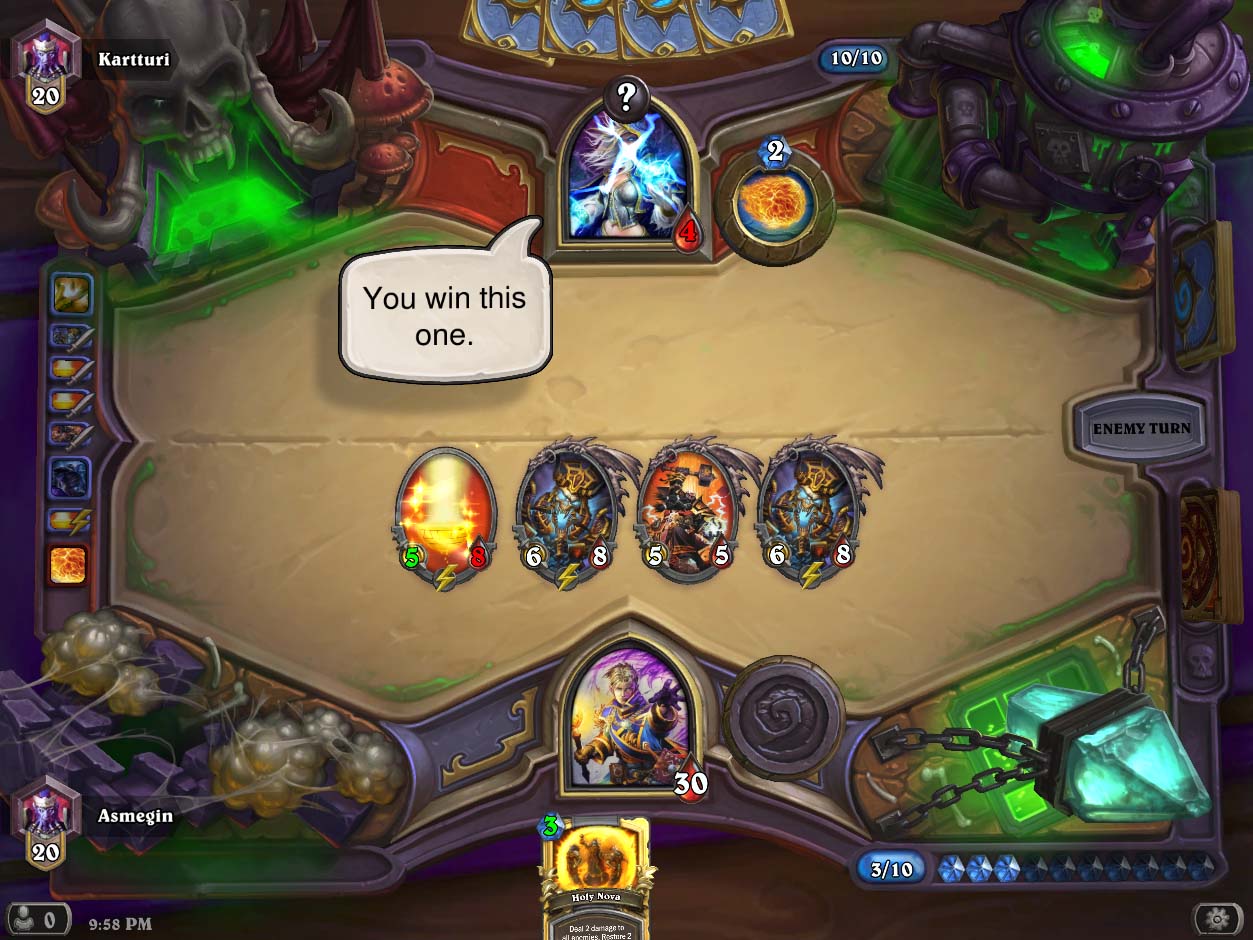Open the friends list icon

[x=40, y=917]
